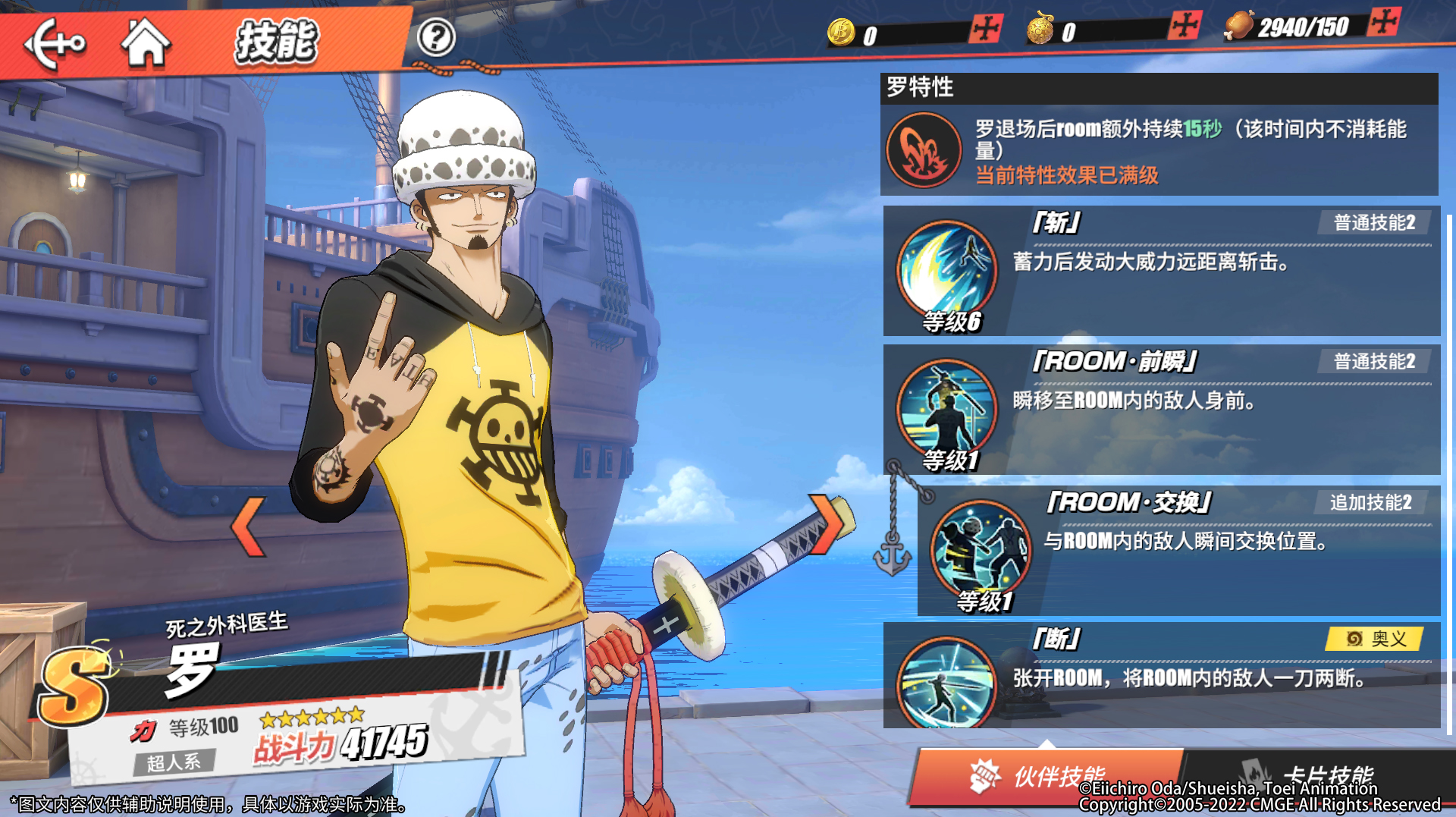Select the 「断」 ultimate skill row
1456x817 pixels.
[1160, 675]
